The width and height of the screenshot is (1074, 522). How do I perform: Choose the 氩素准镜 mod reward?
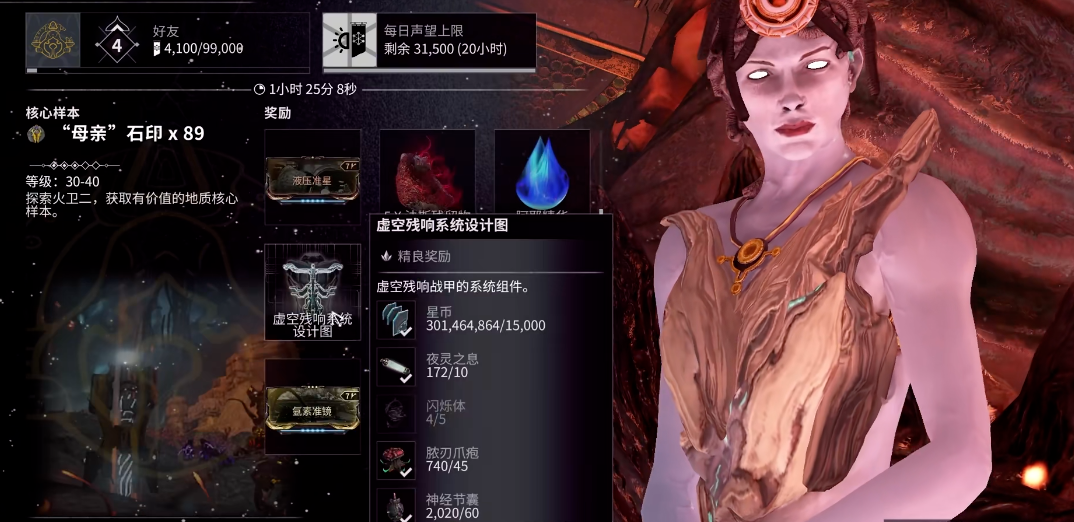click(x=312, y=407)
